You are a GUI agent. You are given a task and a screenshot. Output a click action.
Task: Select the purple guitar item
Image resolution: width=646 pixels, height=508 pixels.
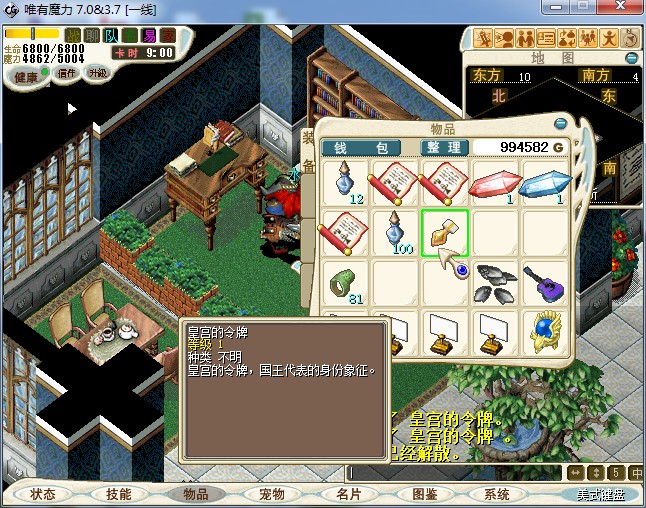click(543, 282)
